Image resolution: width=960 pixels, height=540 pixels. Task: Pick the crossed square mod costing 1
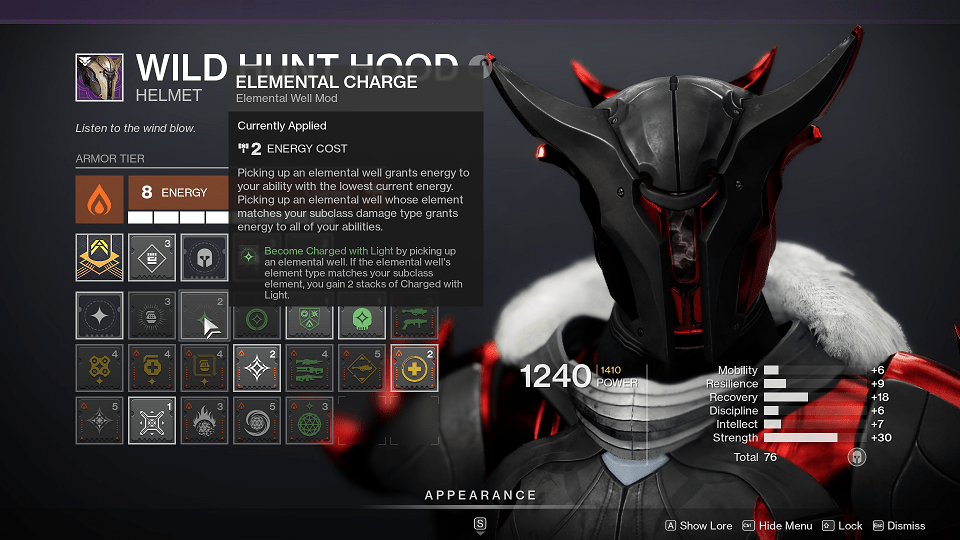pos(152,420)
